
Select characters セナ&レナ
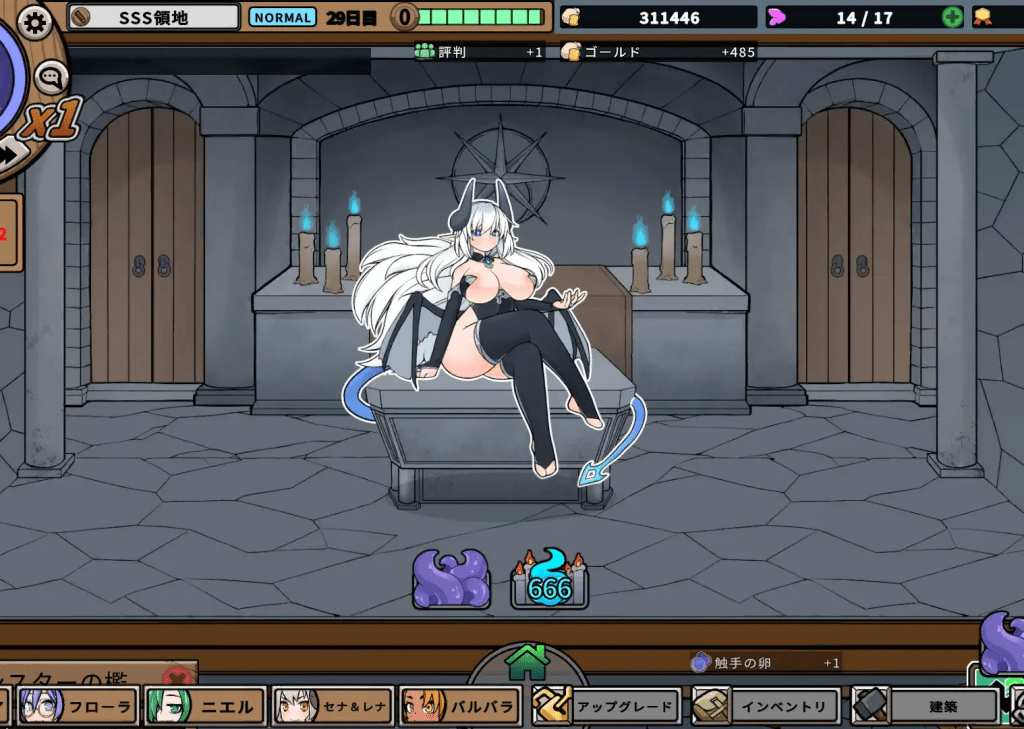[x=332, y=707]
